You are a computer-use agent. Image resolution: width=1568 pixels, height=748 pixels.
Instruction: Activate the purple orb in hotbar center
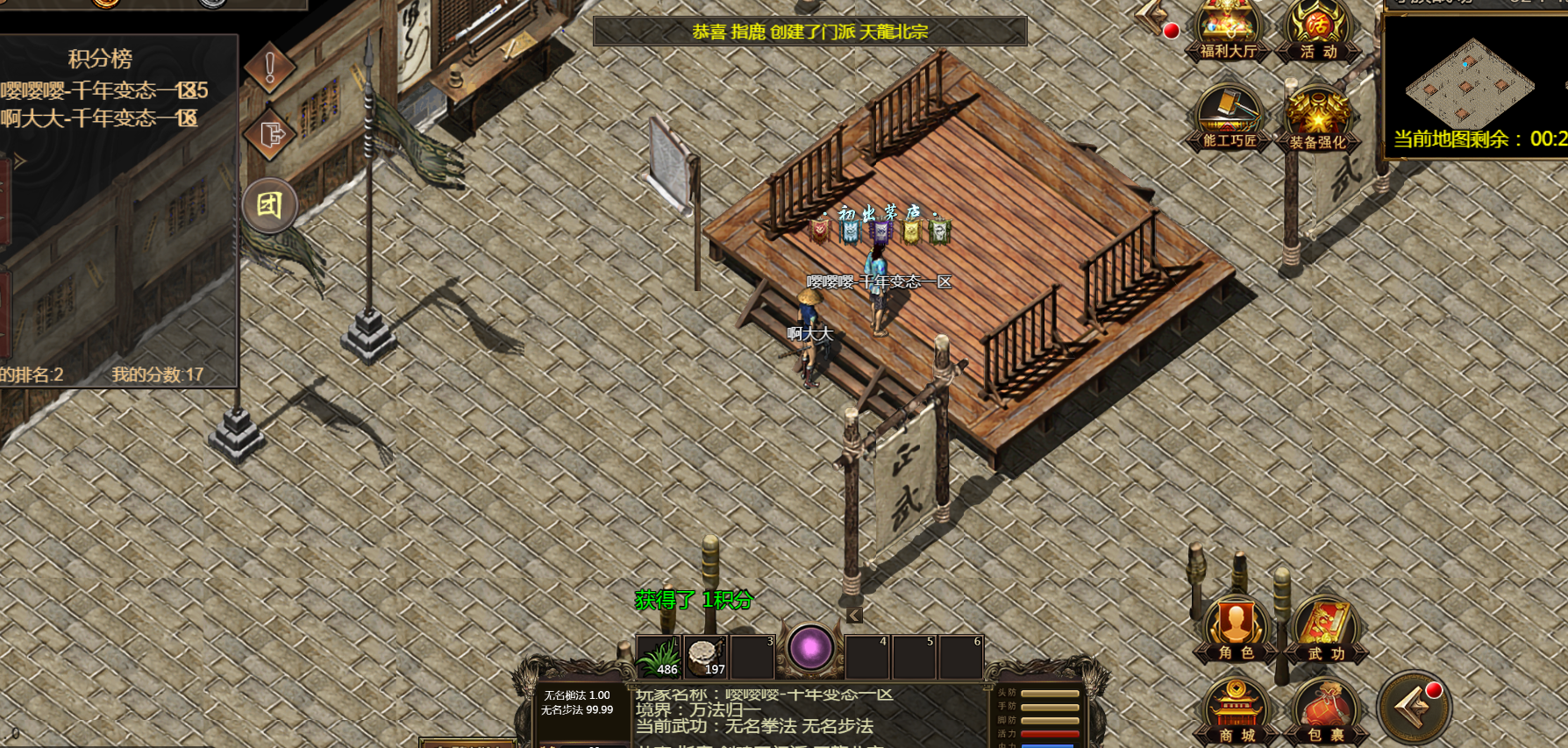click(810, 649)
